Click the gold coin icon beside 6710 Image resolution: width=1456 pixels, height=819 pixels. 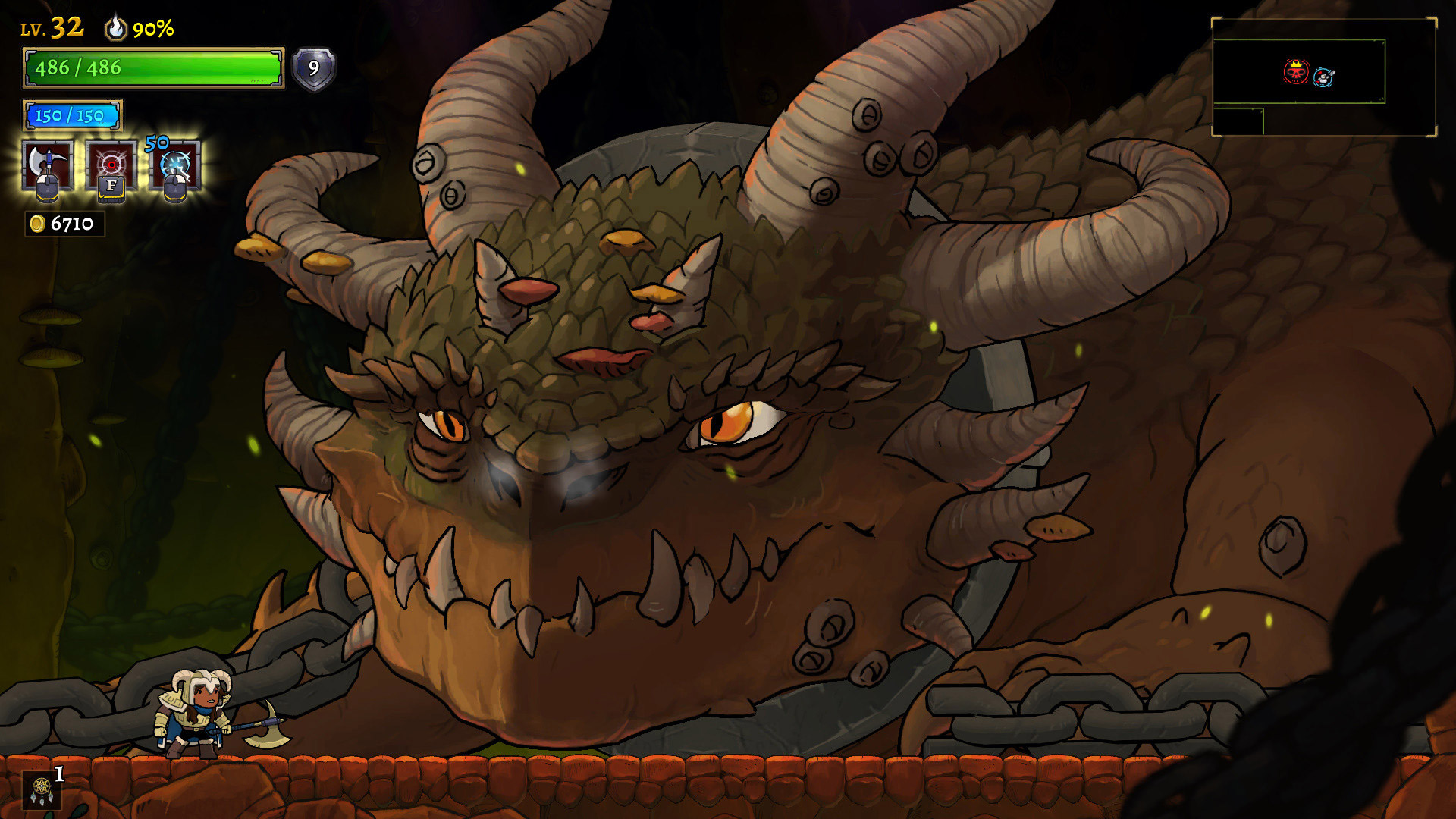36,222
